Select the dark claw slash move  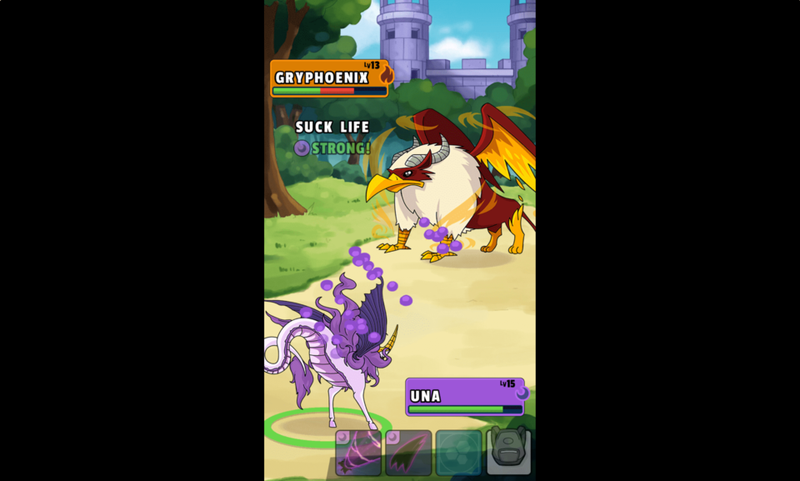[x=408, y=452]
